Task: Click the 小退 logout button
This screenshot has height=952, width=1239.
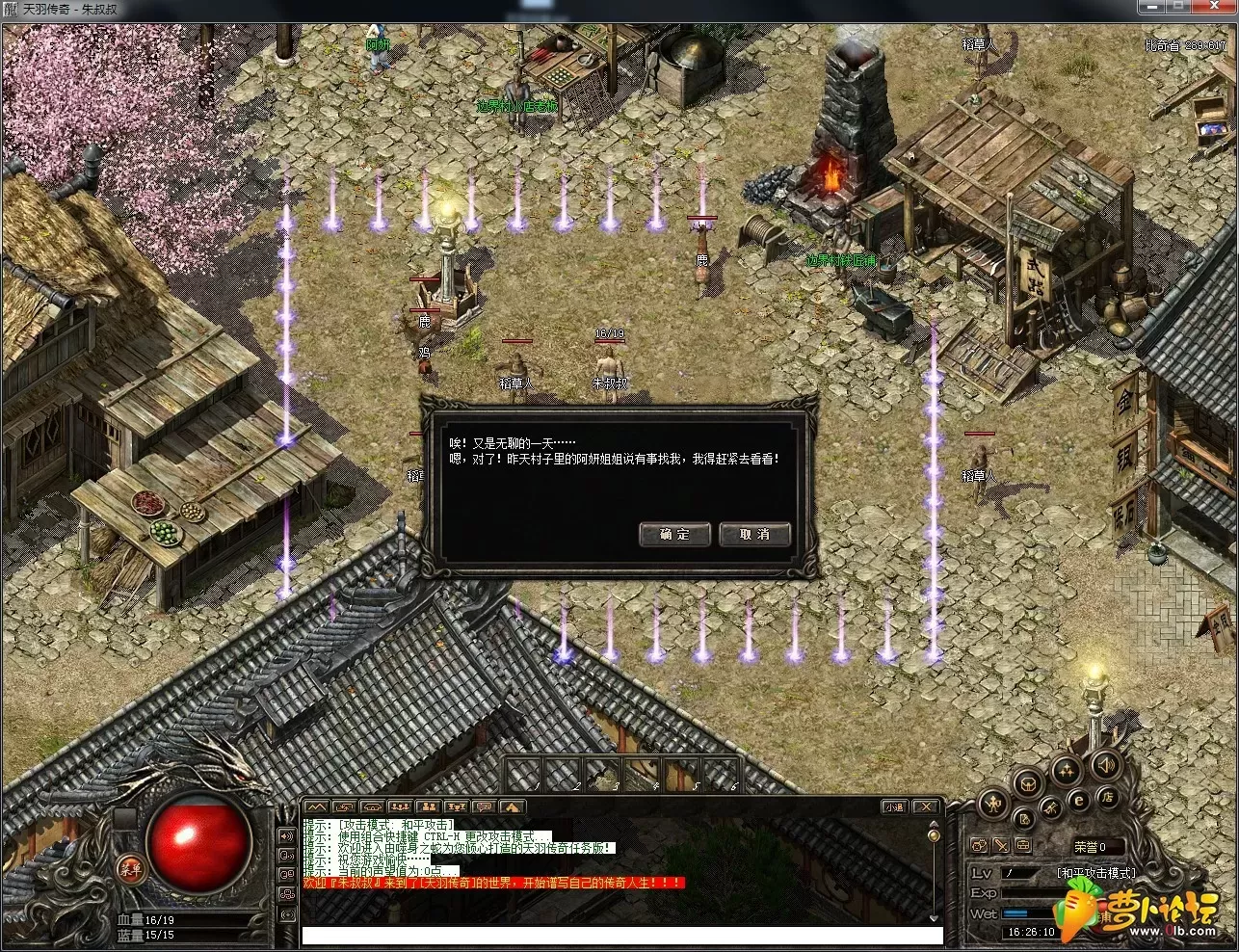Action: point(894,807)
